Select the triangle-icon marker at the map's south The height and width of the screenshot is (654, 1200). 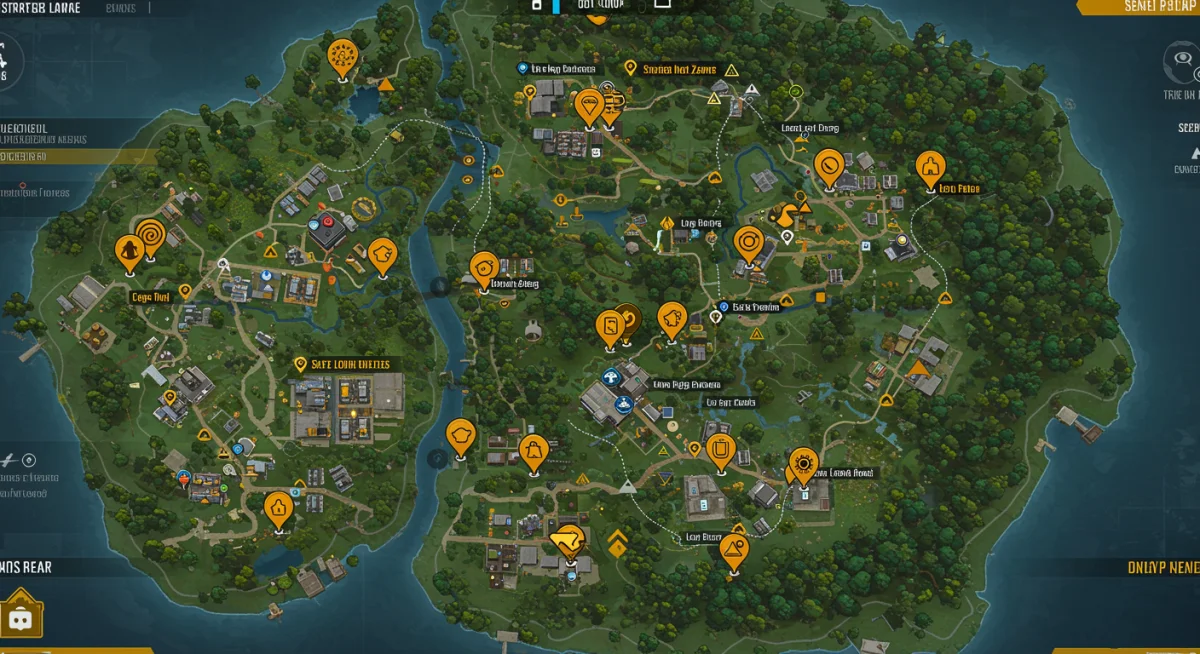coord(734,550)
